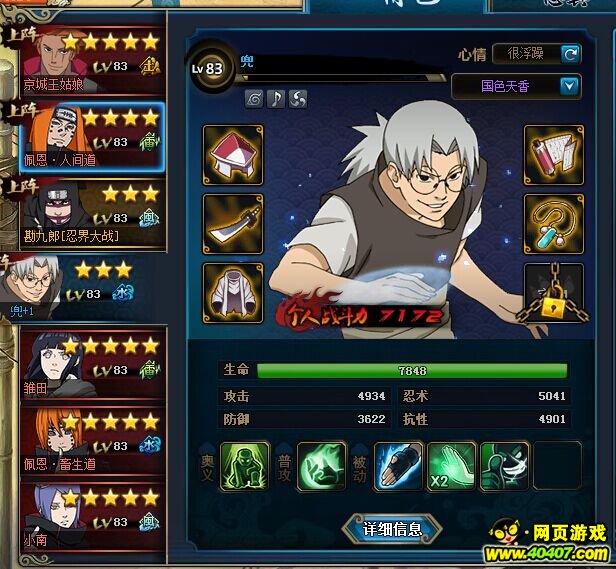Viewport: 616px width, 569px height.
Task: Open the scroll equipment slot
Action: [x=554, y=155]
